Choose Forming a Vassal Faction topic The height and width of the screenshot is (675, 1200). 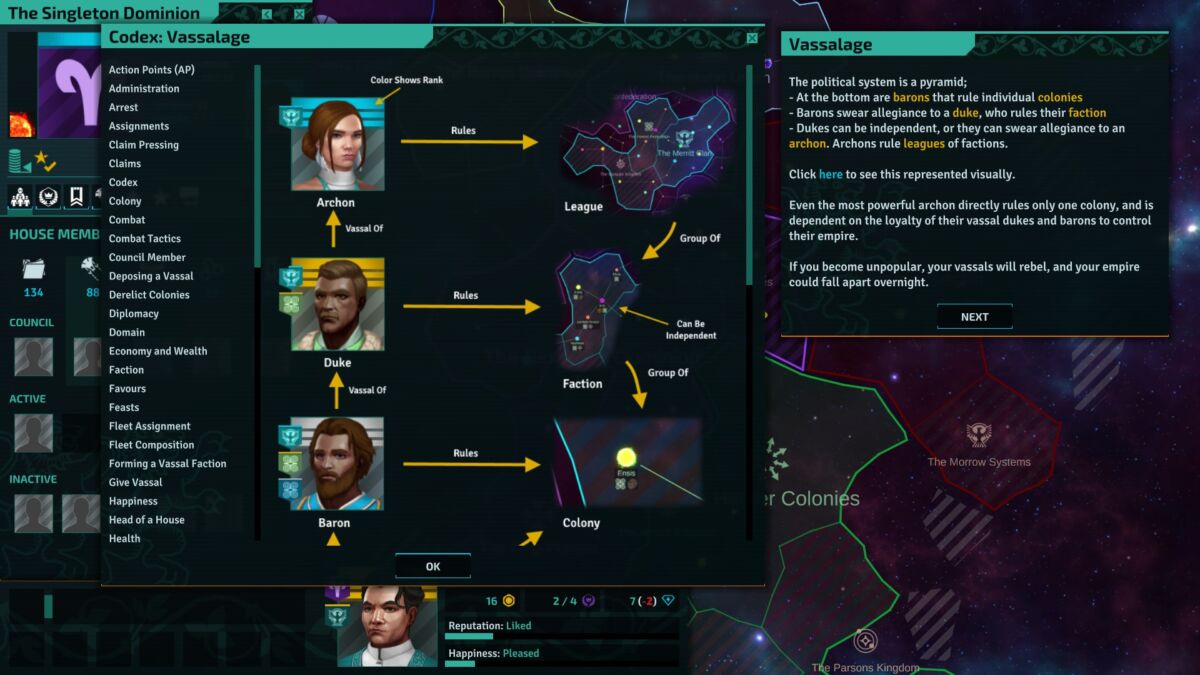tap(167, 464)
